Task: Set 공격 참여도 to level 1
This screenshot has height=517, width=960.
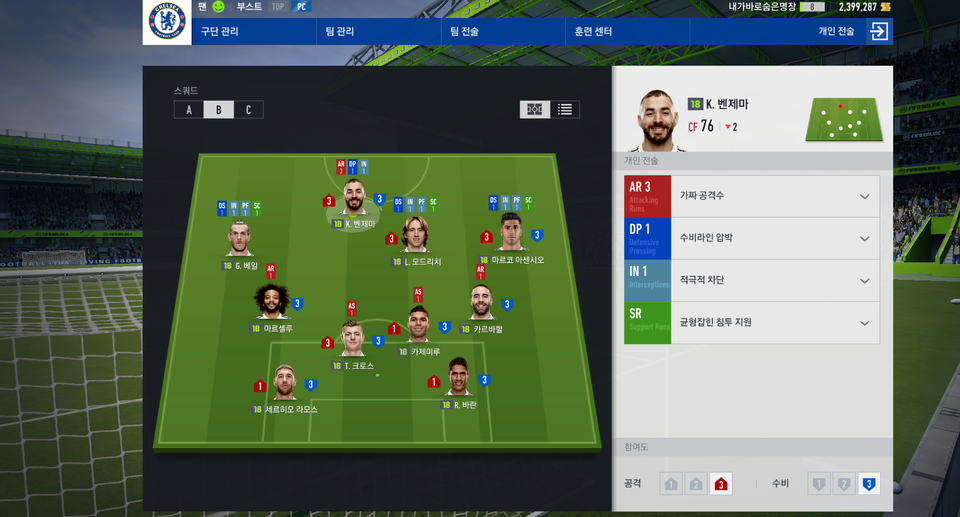Action: (670, 485)
